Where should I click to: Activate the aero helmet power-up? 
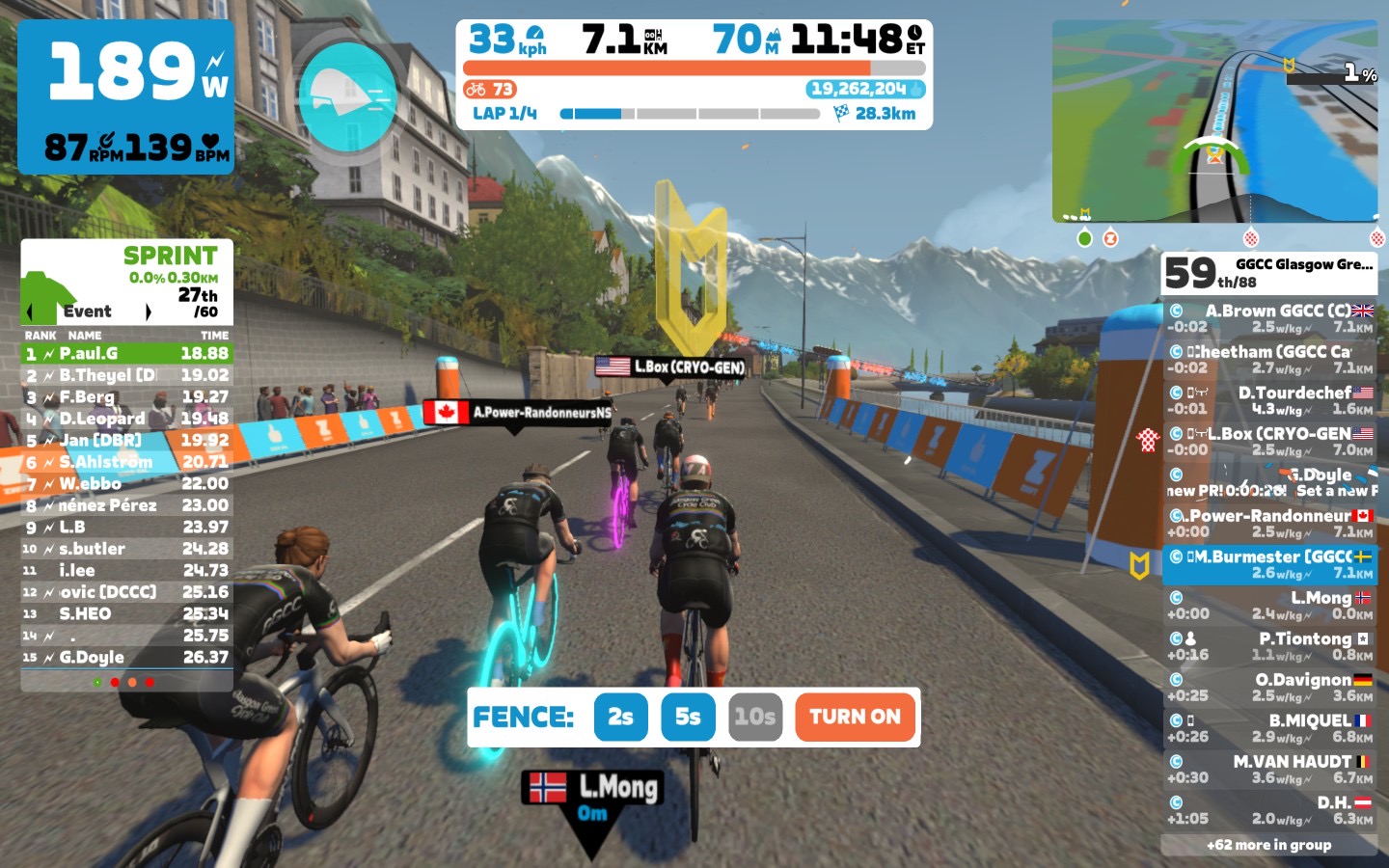(x=347, y=96)
